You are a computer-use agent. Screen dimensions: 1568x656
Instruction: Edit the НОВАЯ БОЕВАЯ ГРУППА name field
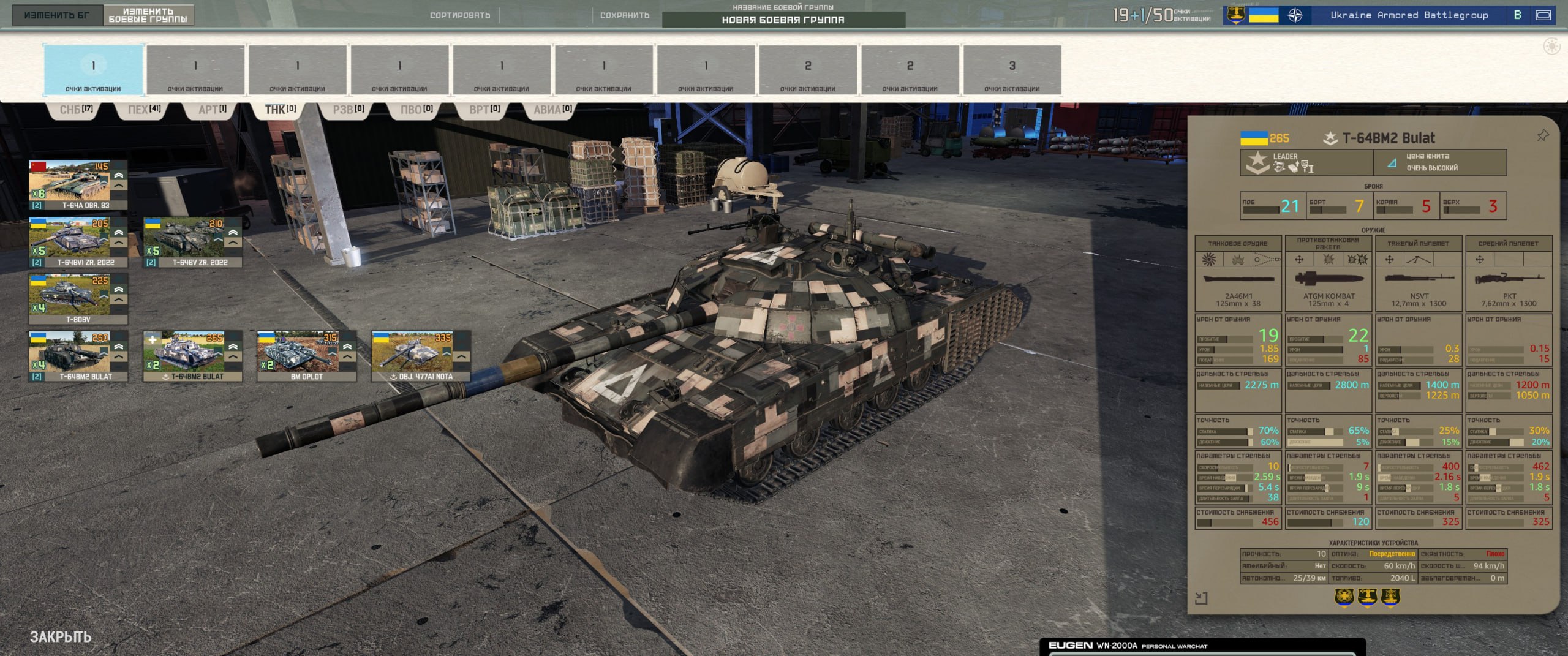tap(783, 20)
